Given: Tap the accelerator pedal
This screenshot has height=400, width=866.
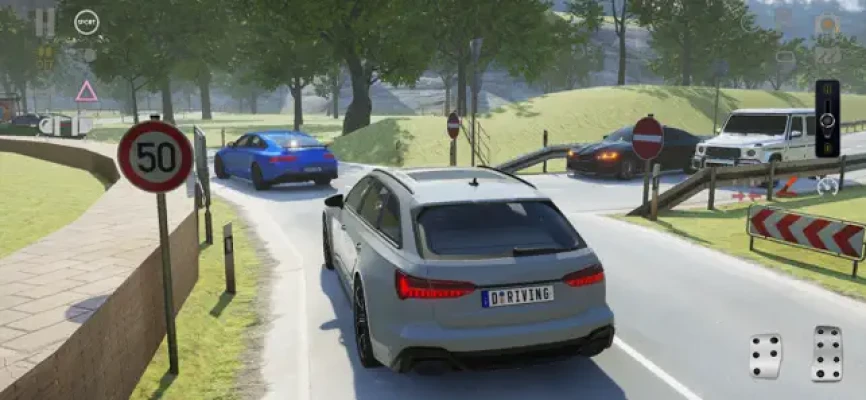Looking at the screenshot, I should pyautogui.click(x=826, y=352).
